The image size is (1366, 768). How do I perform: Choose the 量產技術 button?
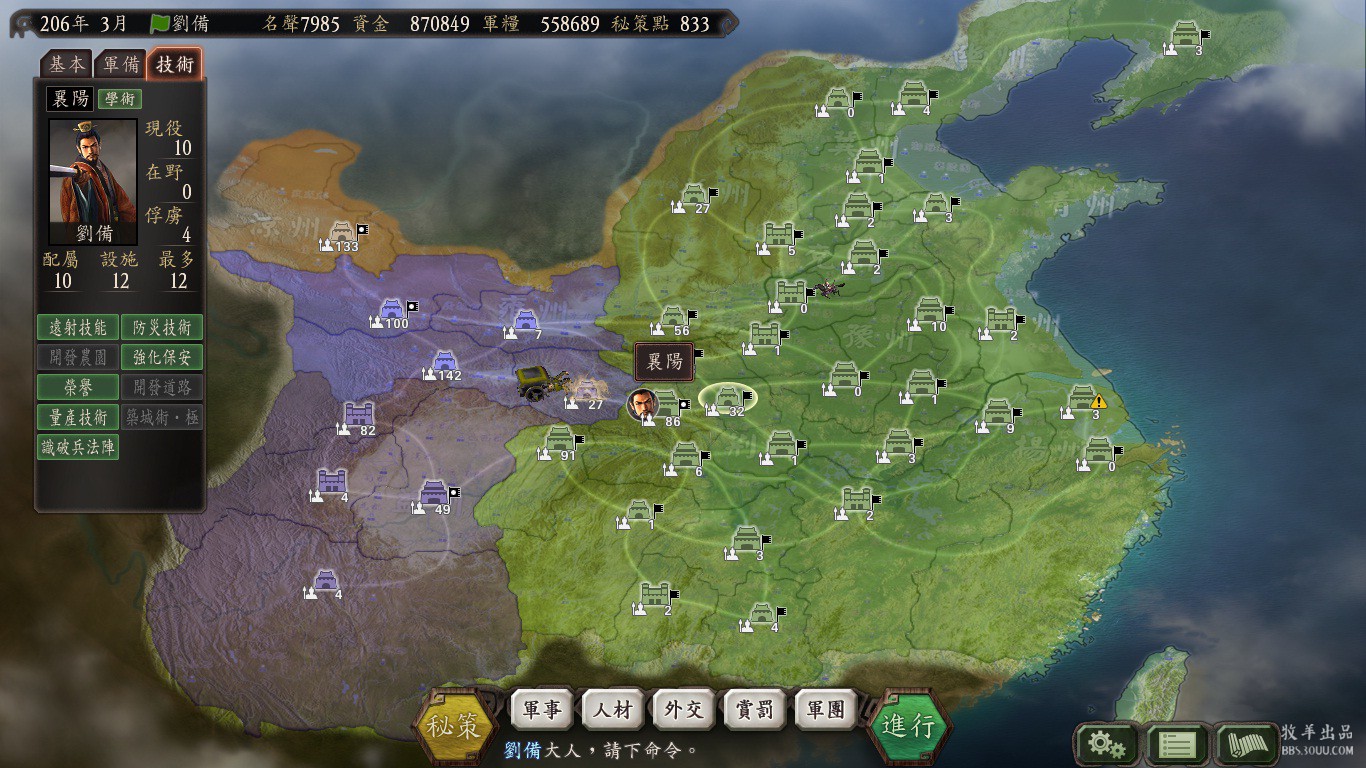(78, 417)
